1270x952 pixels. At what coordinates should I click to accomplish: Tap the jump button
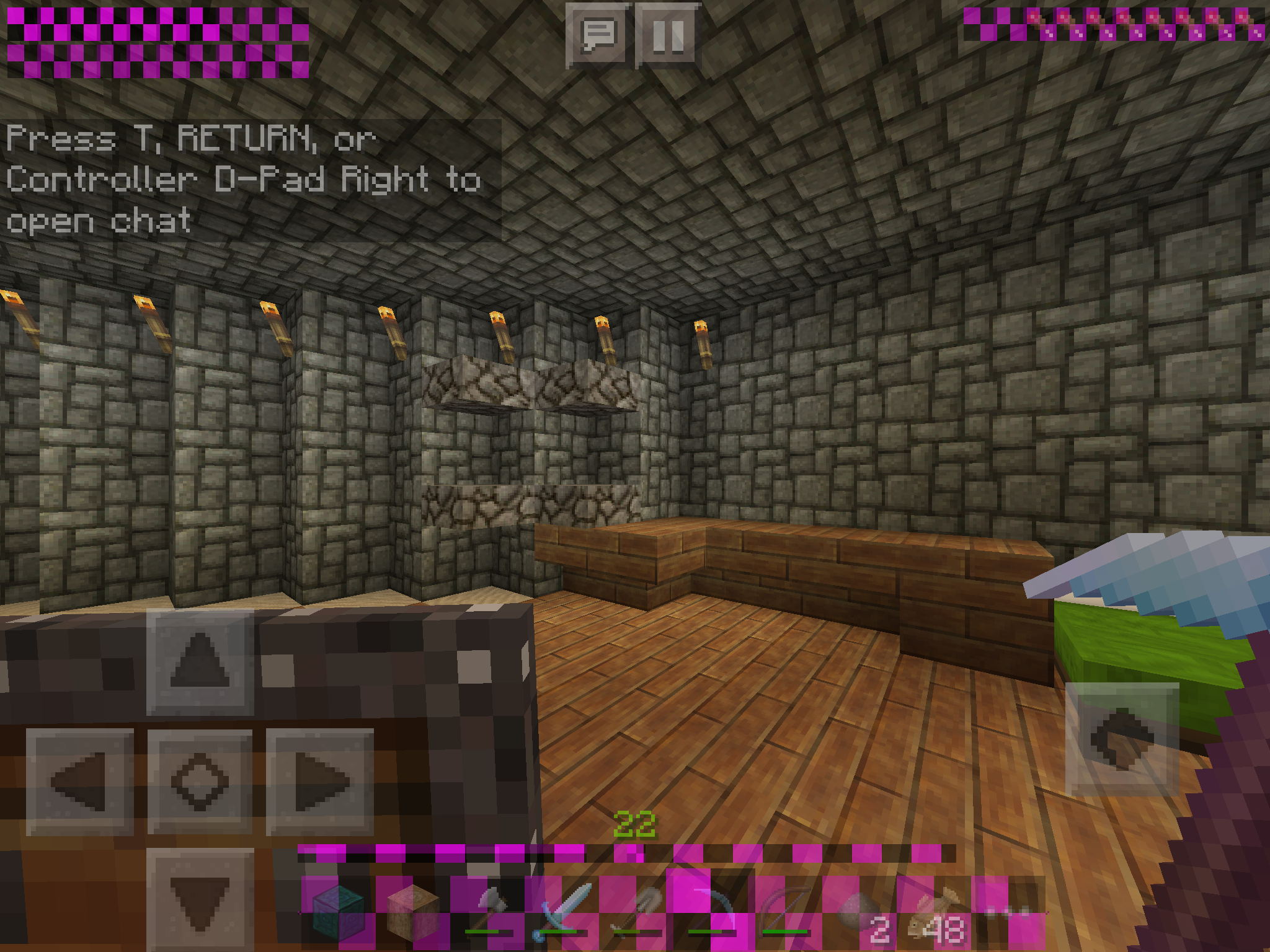point(1122,739)
